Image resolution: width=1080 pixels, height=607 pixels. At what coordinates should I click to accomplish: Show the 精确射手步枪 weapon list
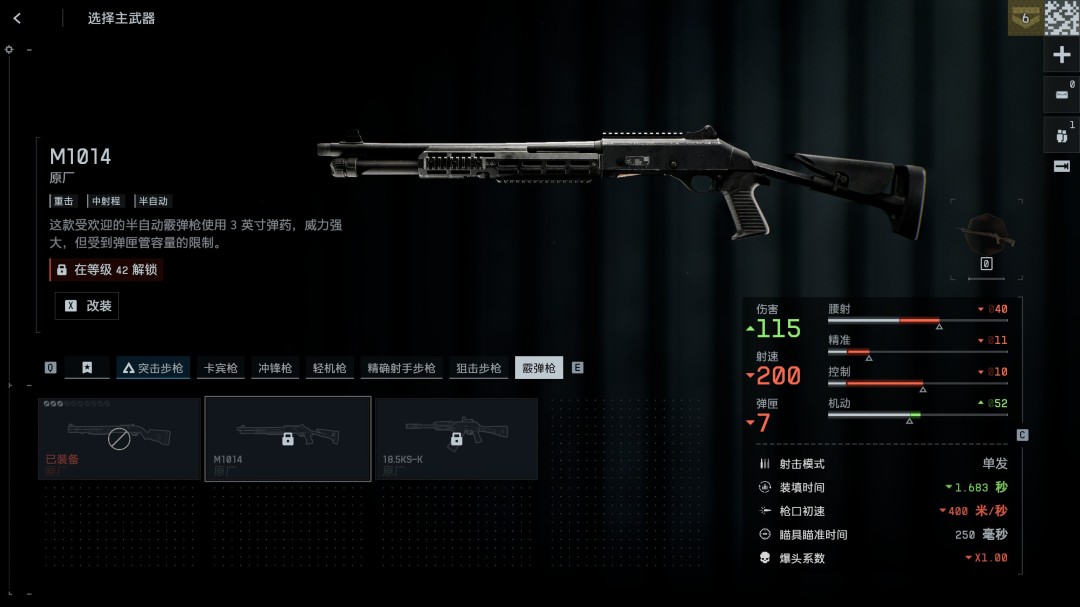[x=401, y=368]
